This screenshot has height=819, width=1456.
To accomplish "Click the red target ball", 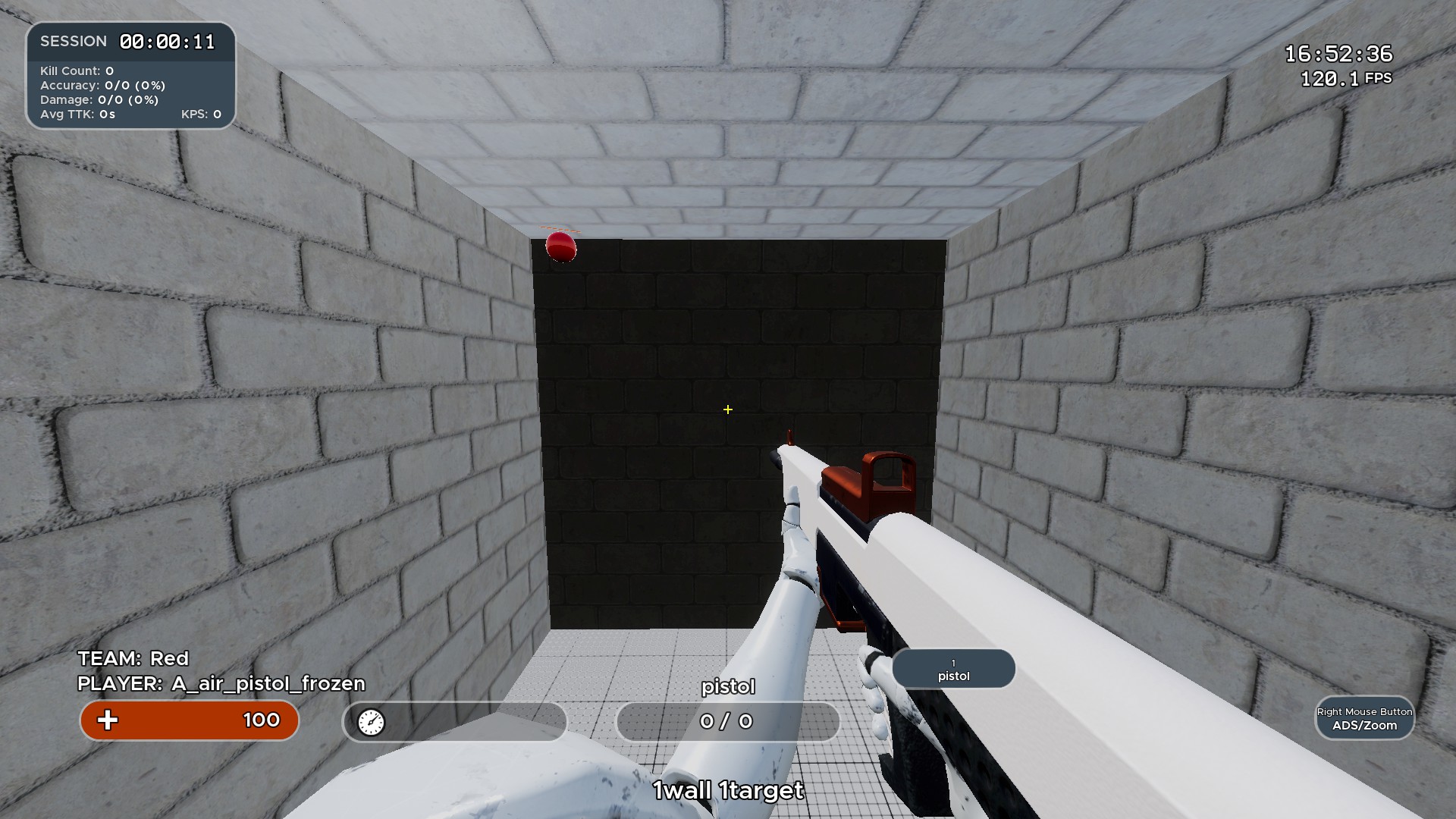I will pos(560,248).
